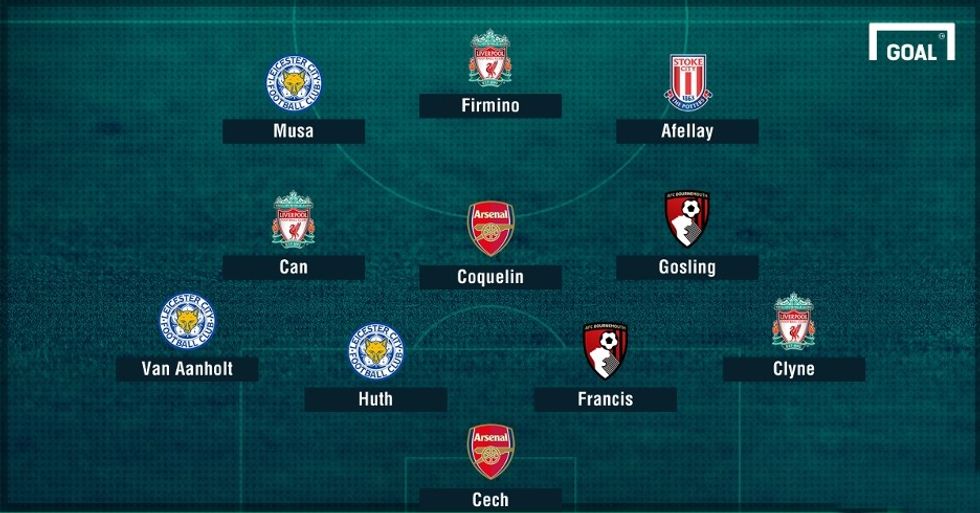Select the Francis name label

click(x=605, y=399)
